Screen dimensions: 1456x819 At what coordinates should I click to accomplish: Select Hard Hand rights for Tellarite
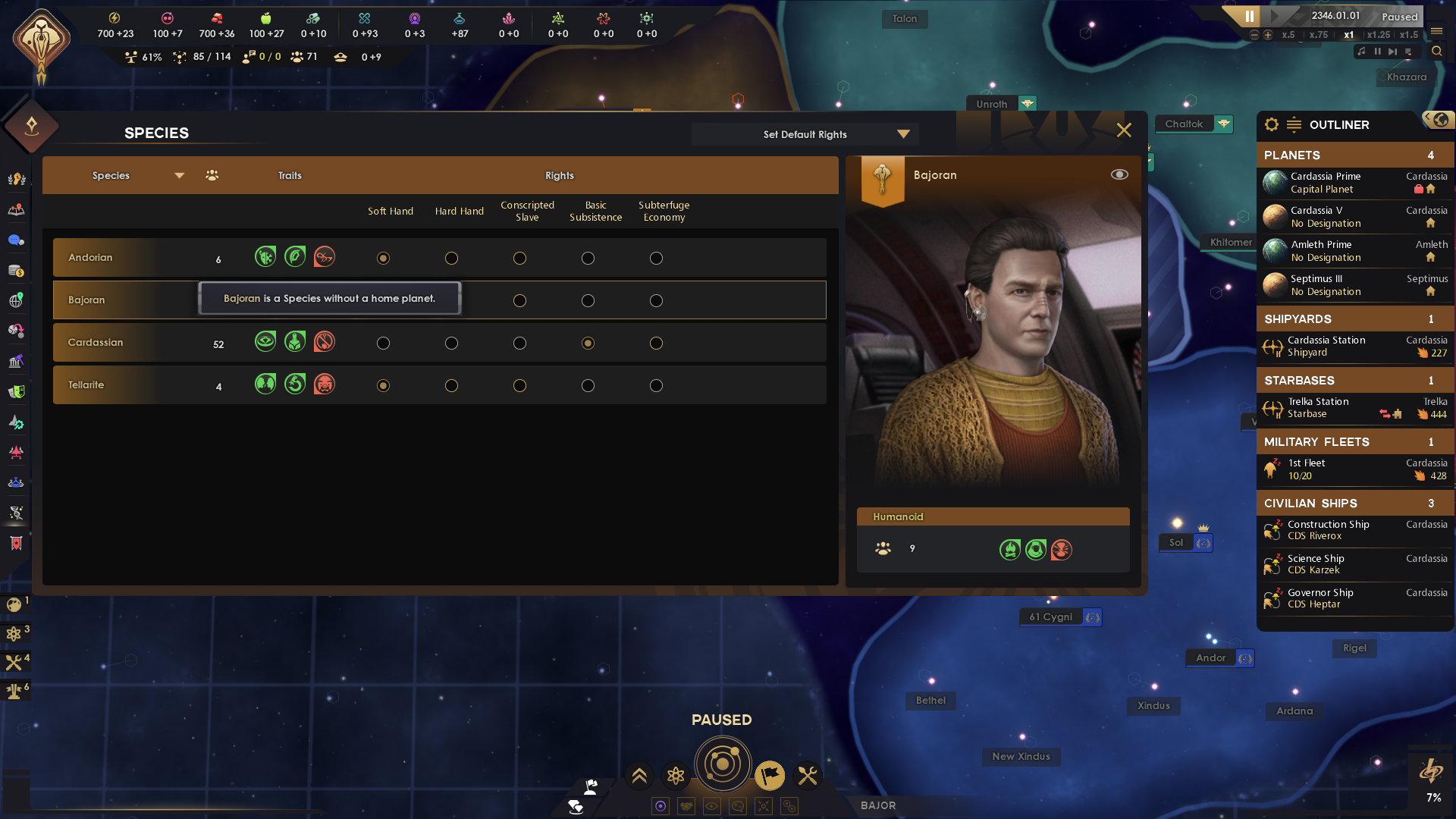(x=452, y=385)
